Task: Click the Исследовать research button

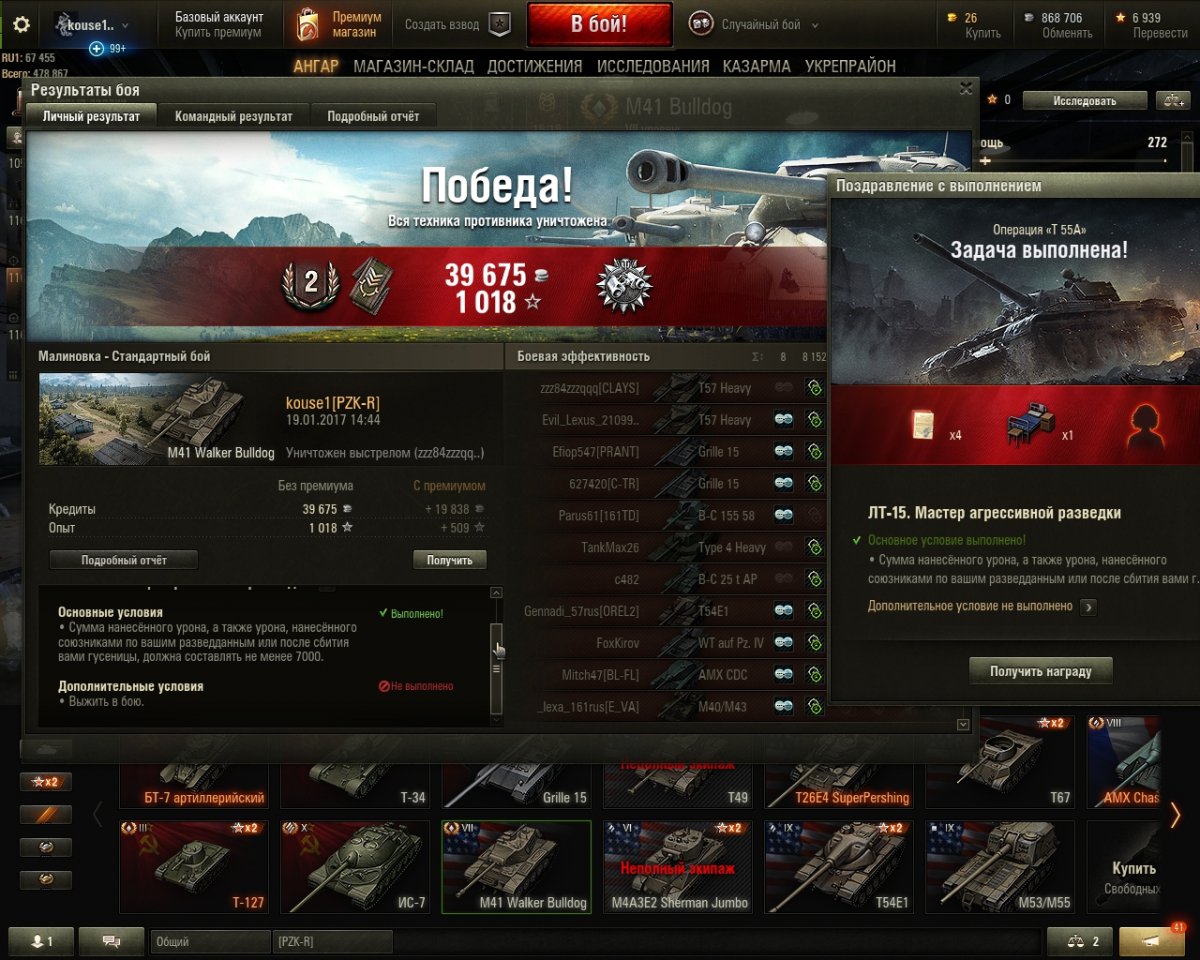Action: coord(1083,101)
